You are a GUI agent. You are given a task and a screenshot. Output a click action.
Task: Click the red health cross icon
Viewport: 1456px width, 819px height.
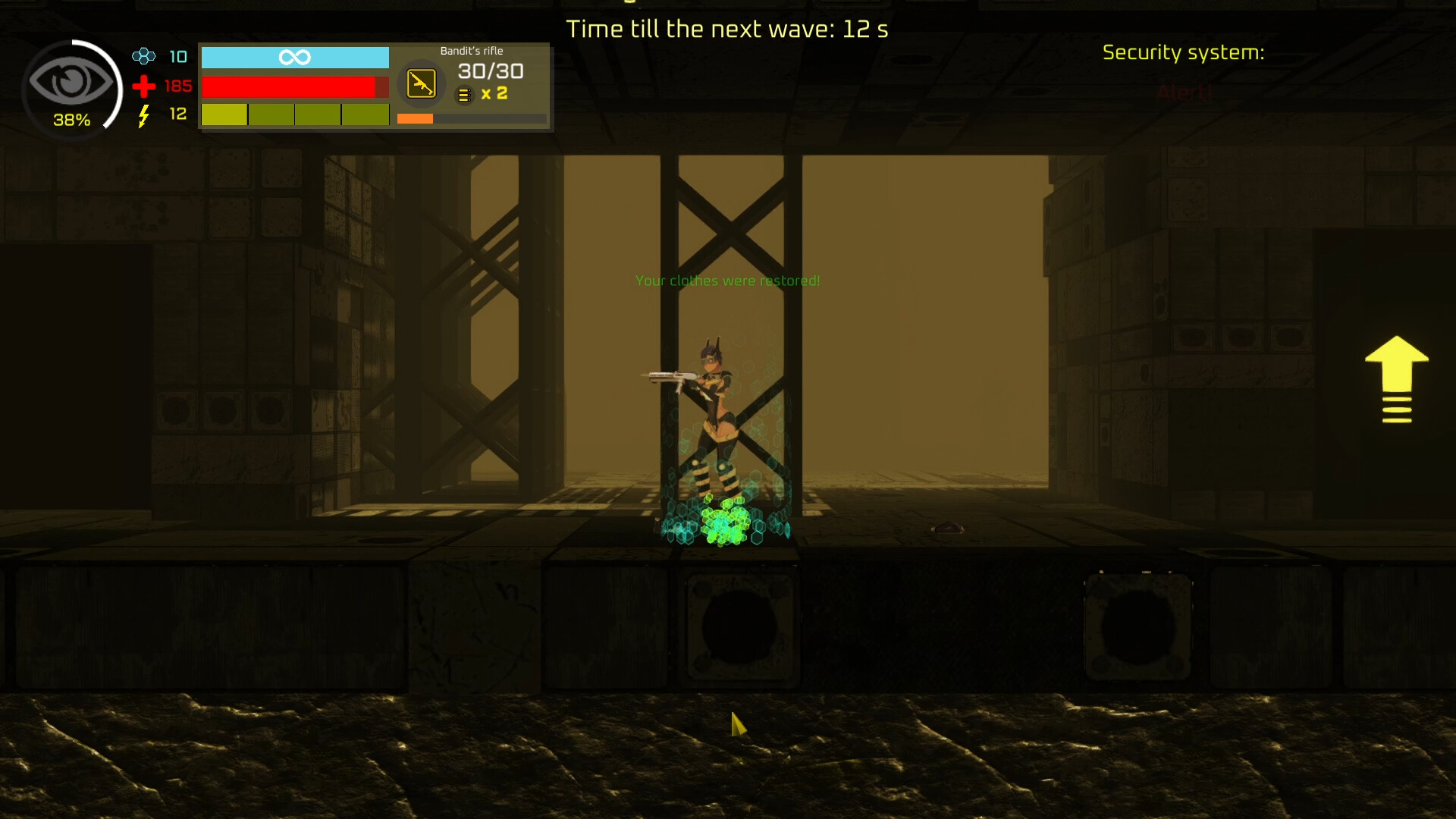[x=143, y=86]
